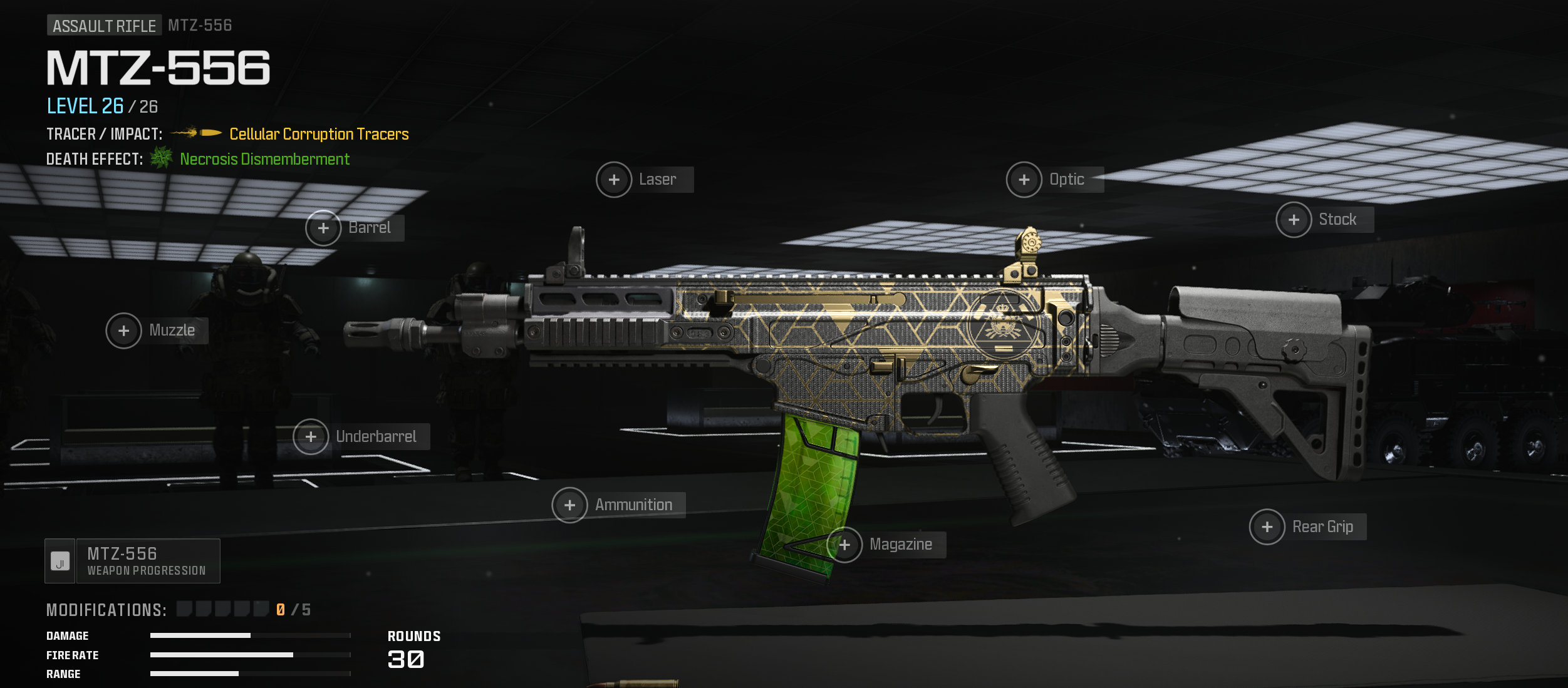Image resolution: width=1568 pixels, height=688 pixels.
Task: Select the Stock attachment slot
Action: (1294, 220)
